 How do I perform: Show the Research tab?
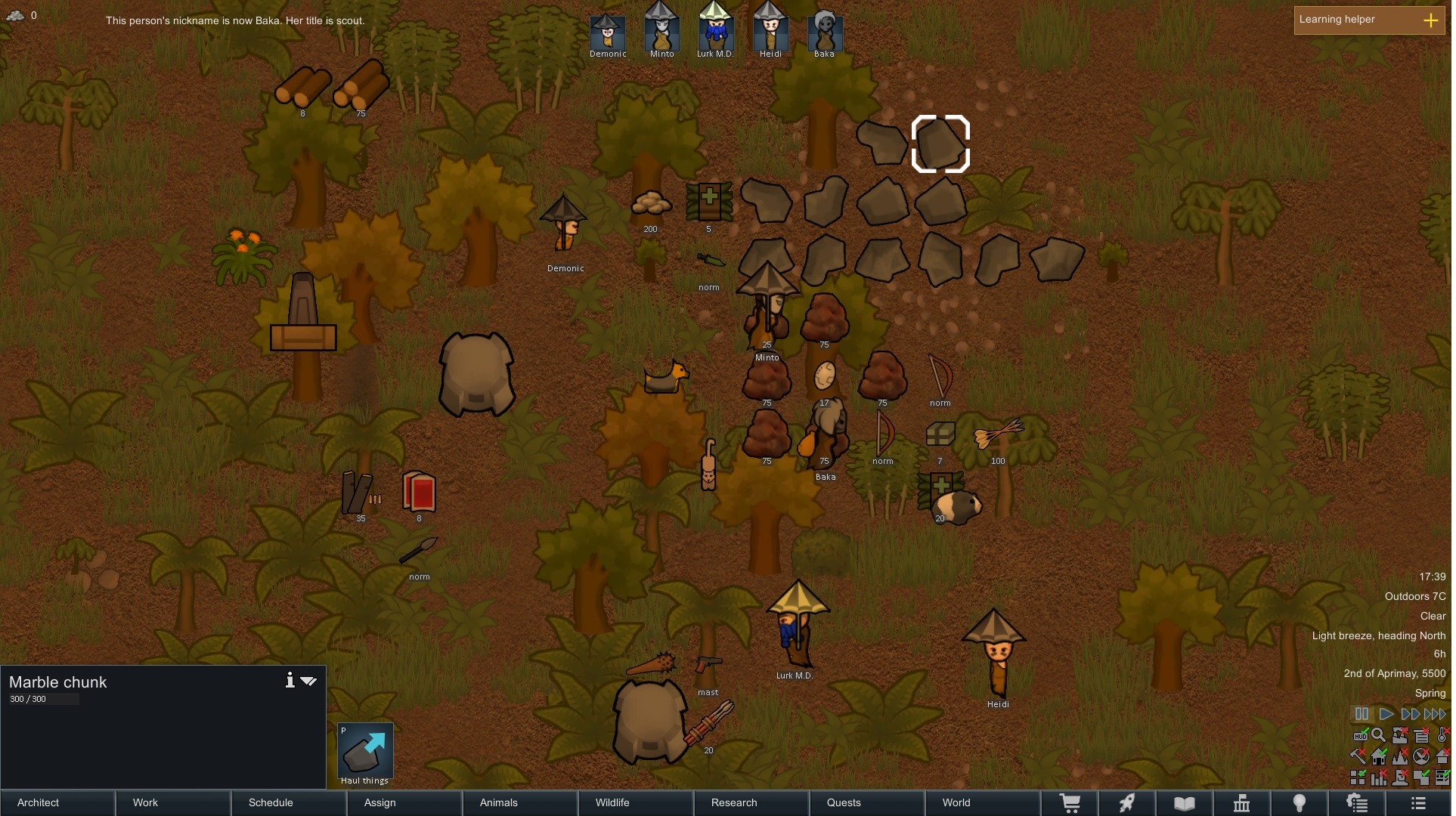click(751, 802)
